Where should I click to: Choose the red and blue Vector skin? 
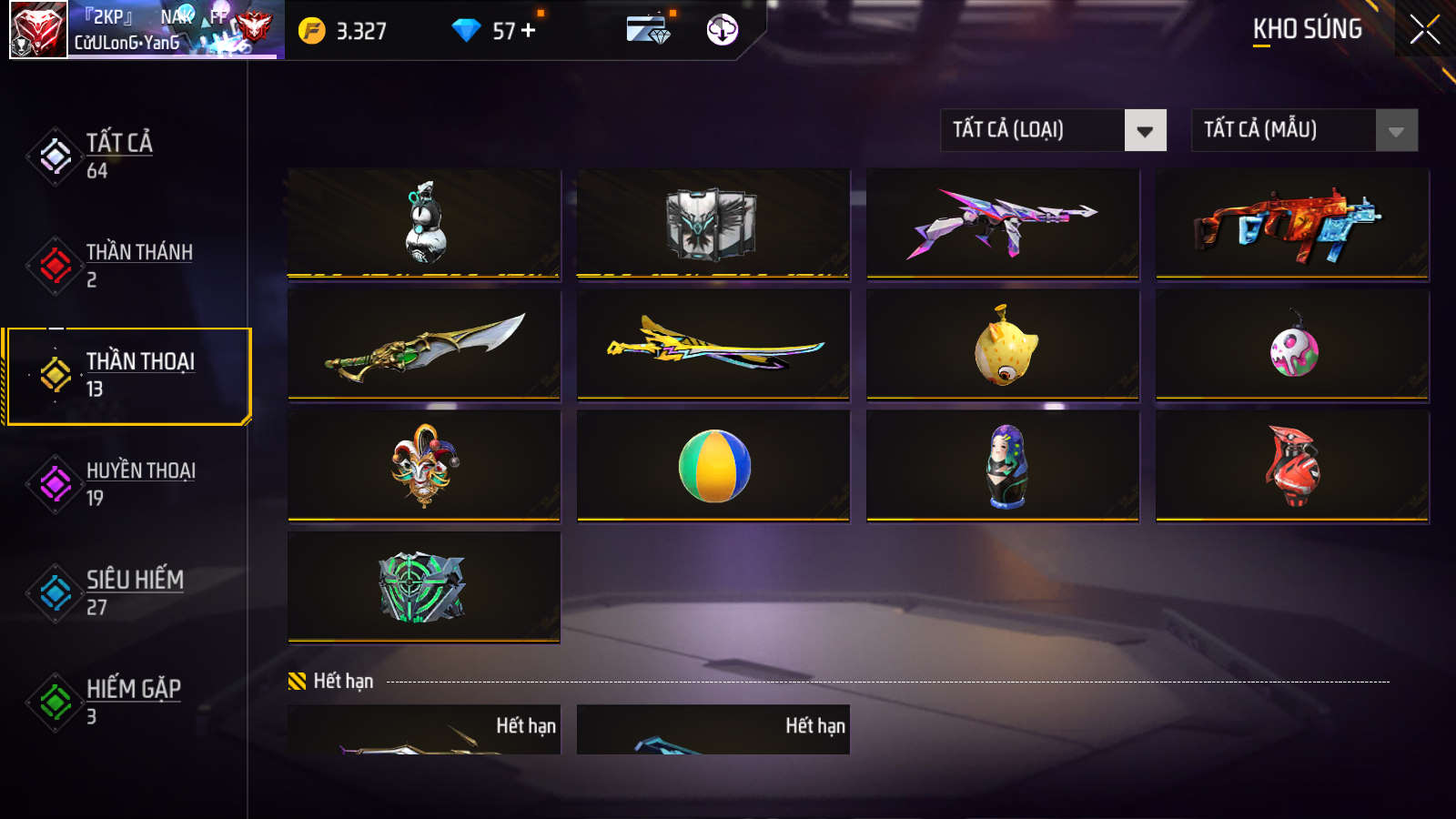point(1292,223)
